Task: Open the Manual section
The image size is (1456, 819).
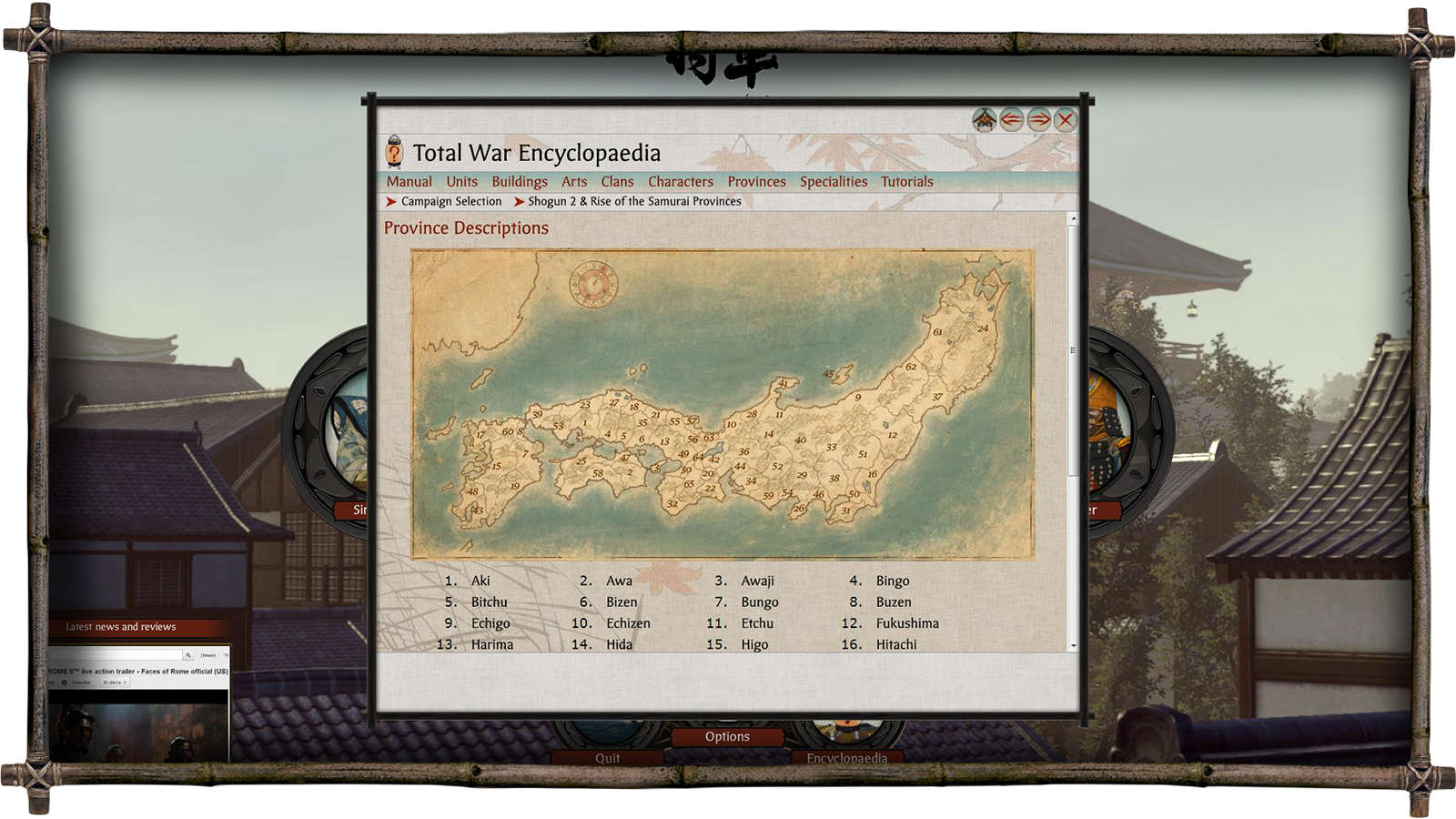Action: pos(409,182)
